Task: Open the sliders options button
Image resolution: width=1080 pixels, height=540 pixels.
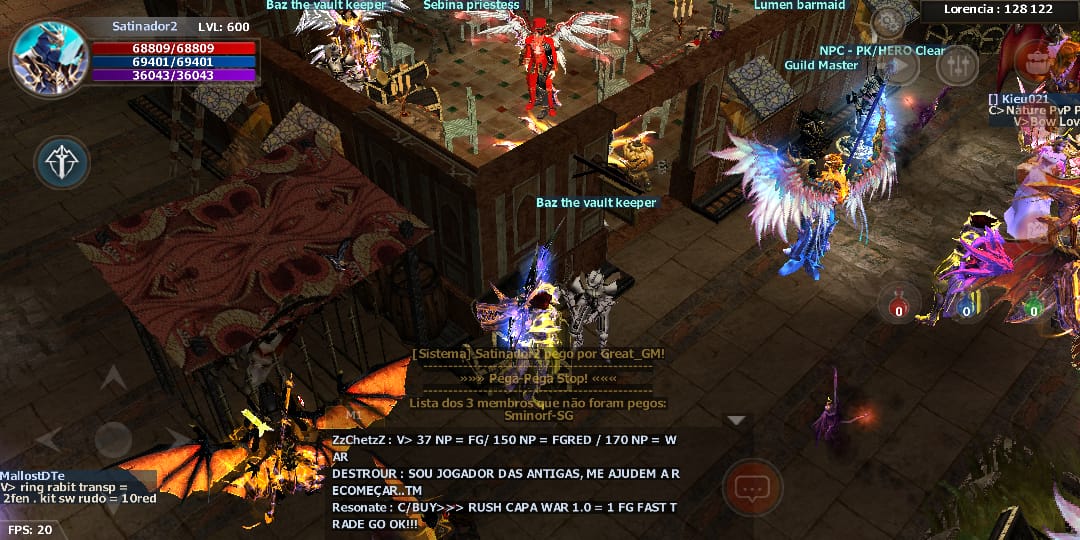Action: pos(957,66)
